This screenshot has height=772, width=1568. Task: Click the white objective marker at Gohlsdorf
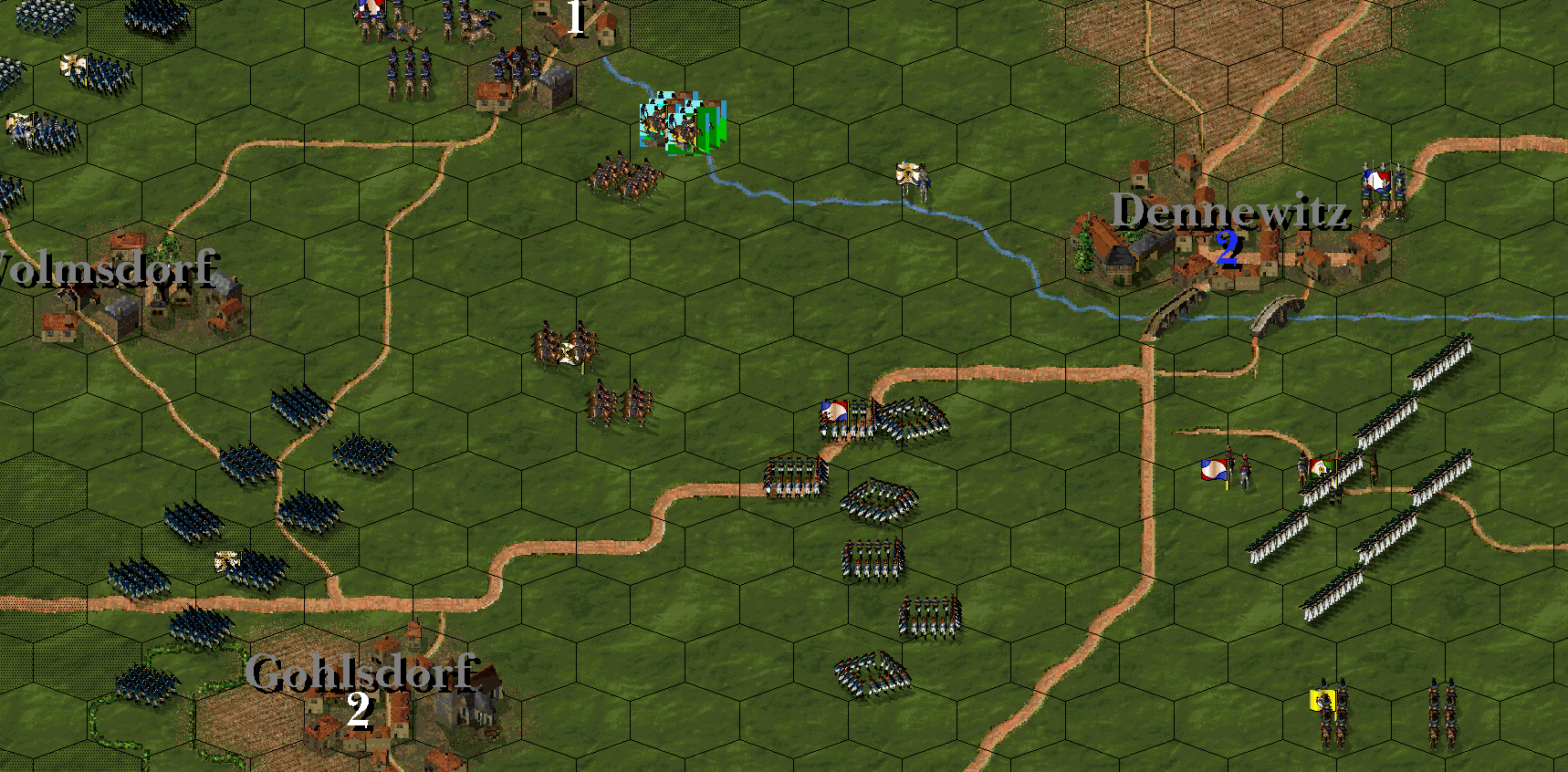359,709
